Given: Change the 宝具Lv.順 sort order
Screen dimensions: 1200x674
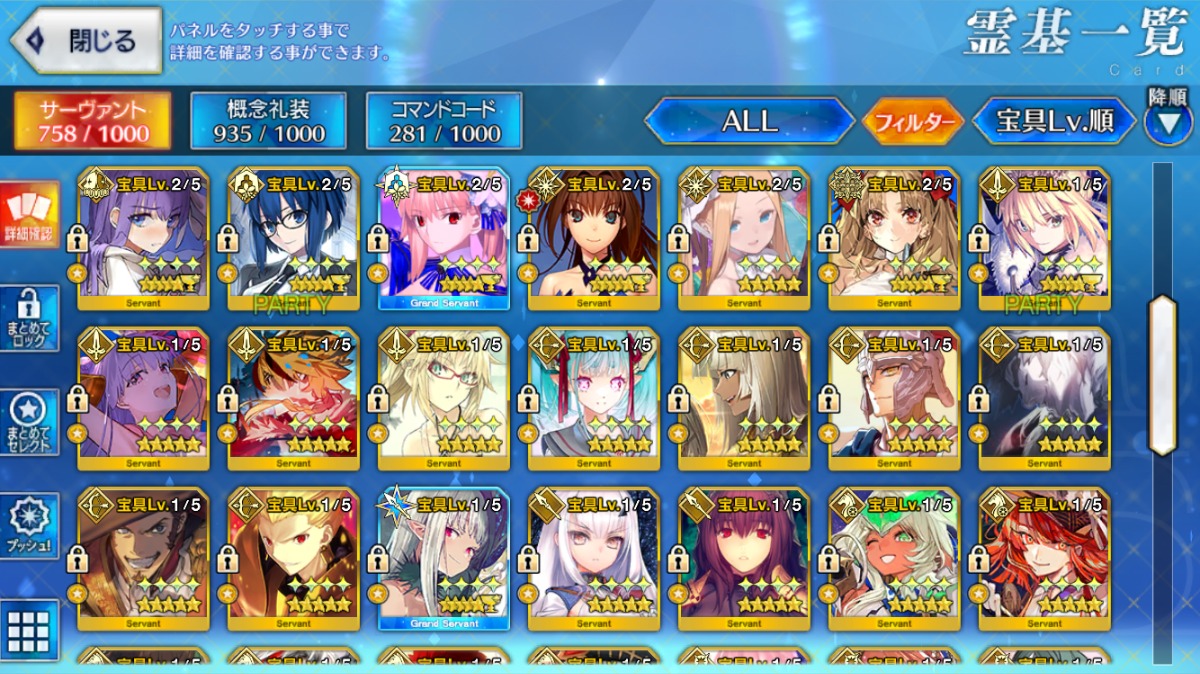Looking at the screenshot, I should pos(1054,122).
